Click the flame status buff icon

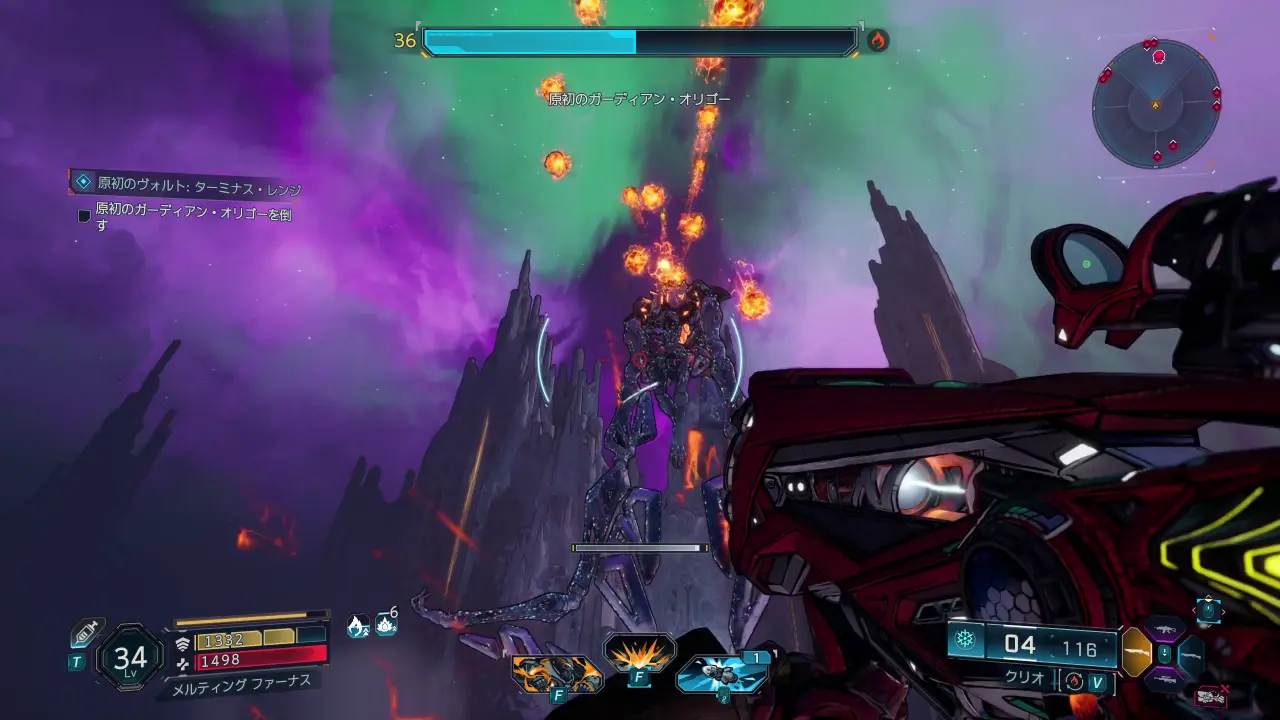pos(357,626)
